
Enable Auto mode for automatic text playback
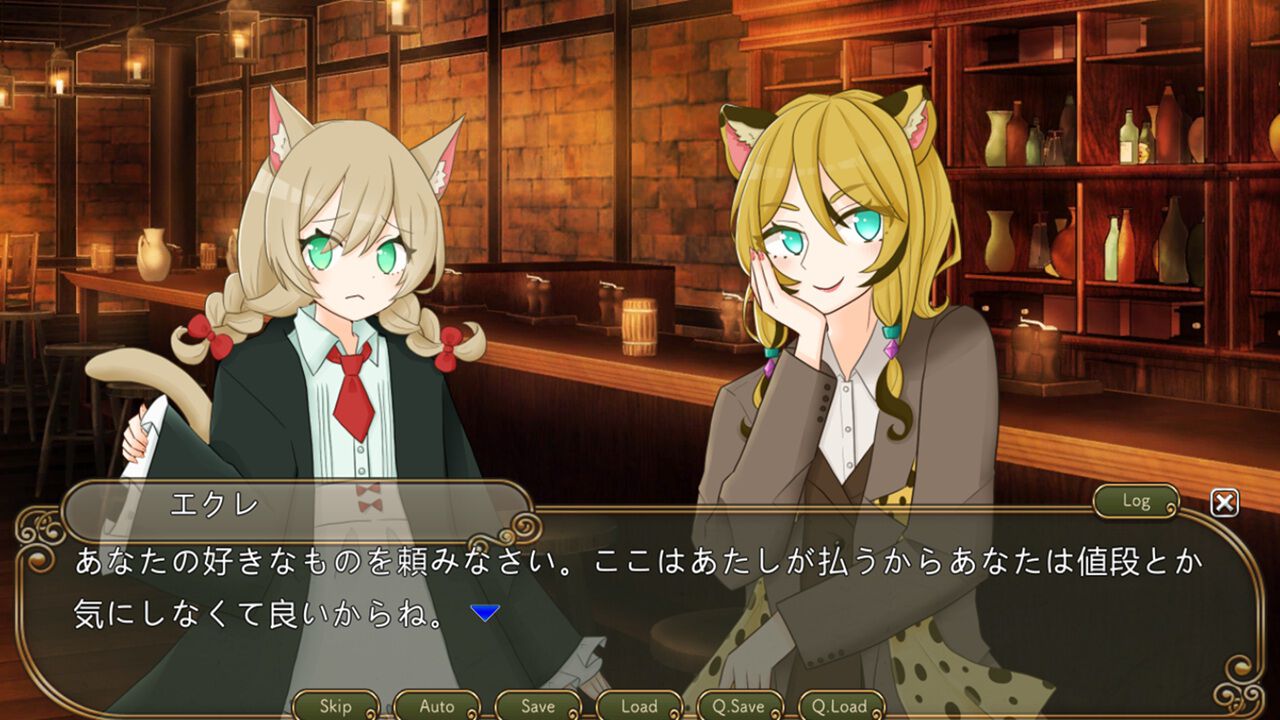(436, 706)
